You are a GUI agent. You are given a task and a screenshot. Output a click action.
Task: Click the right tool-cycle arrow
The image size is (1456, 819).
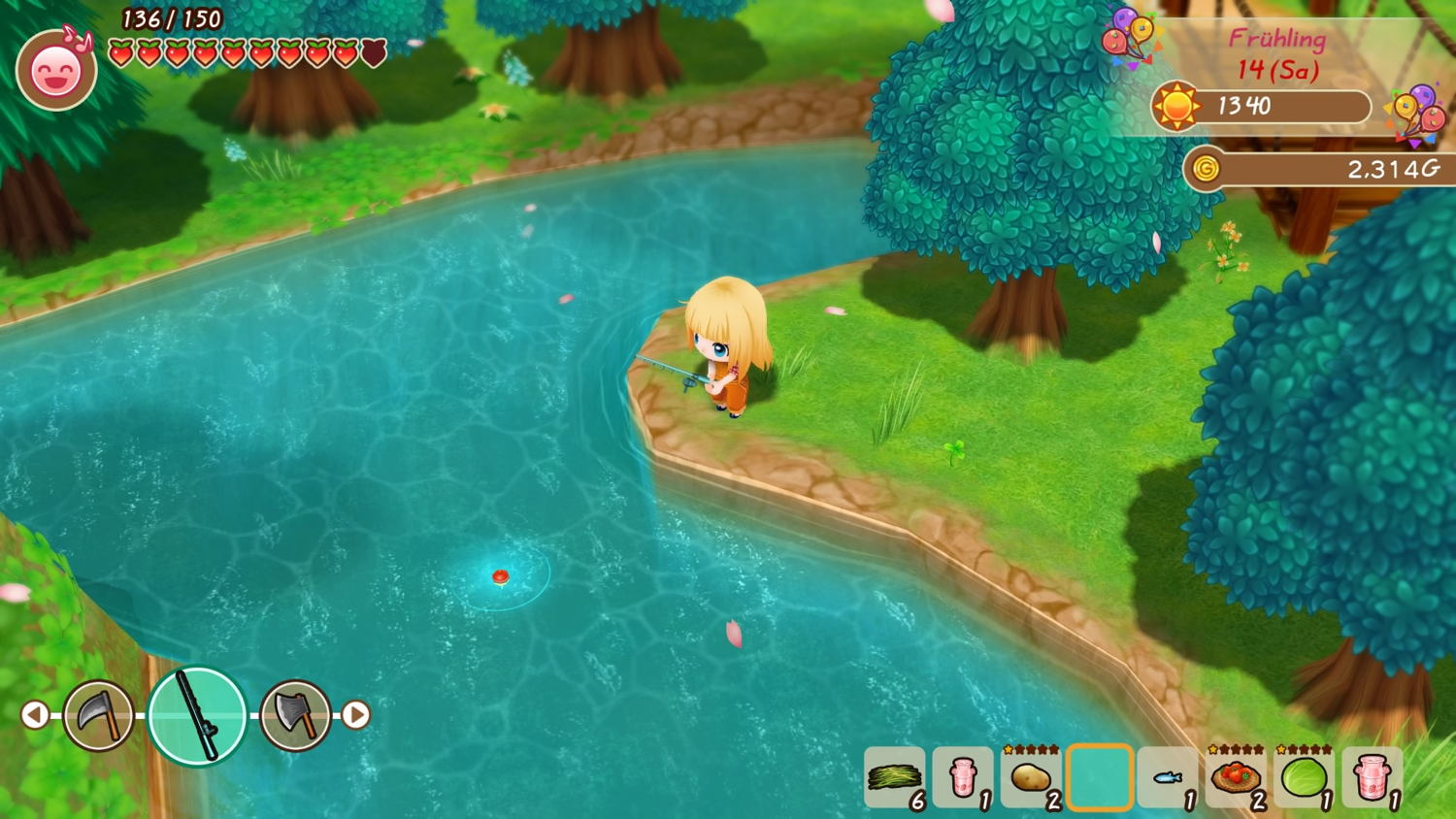[356, 715]
